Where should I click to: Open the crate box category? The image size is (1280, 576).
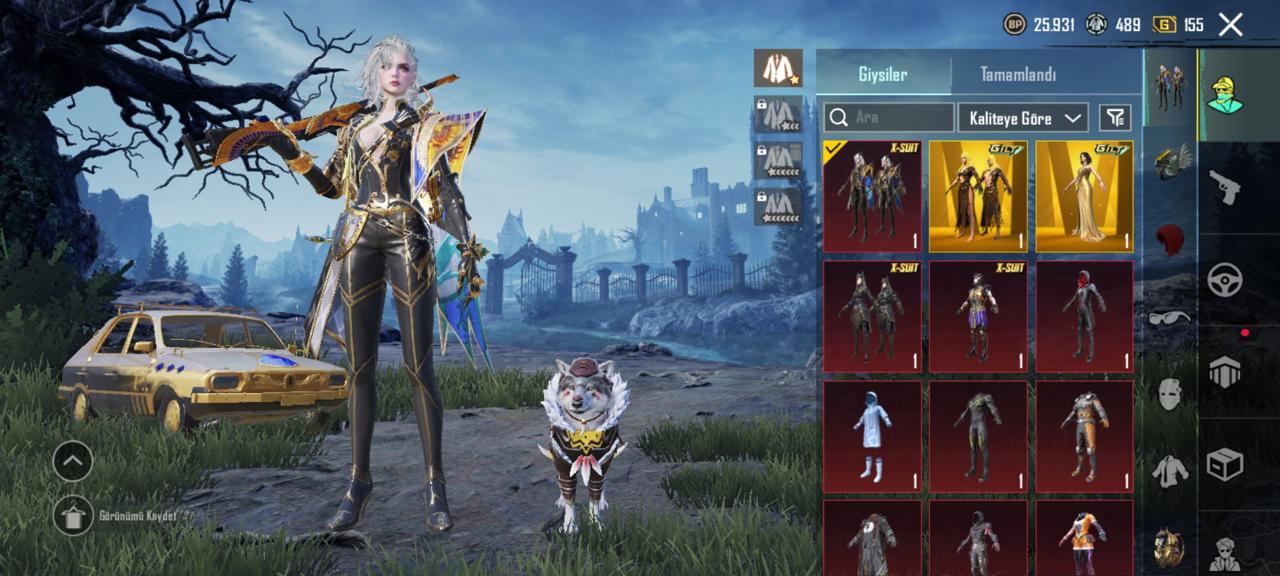pos(1225,464)
